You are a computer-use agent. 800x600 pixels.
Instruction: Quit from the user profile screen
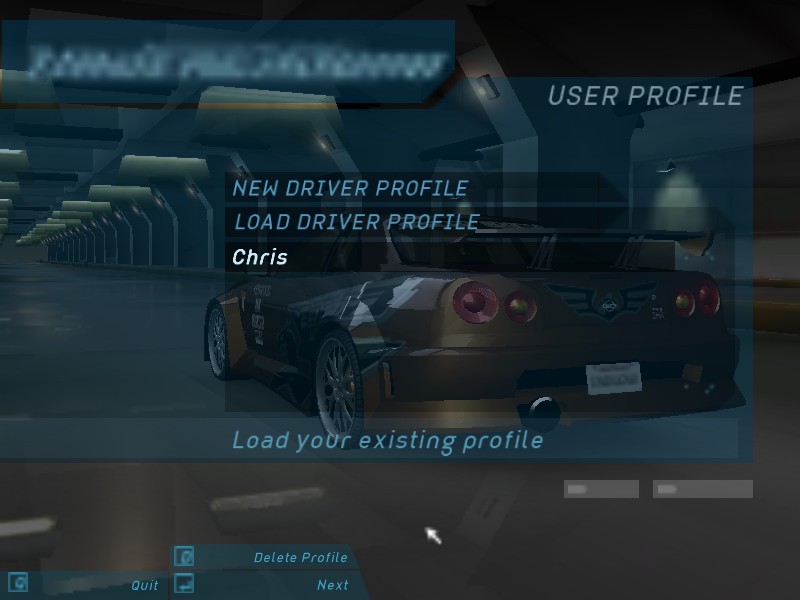(x=145, y=585)
